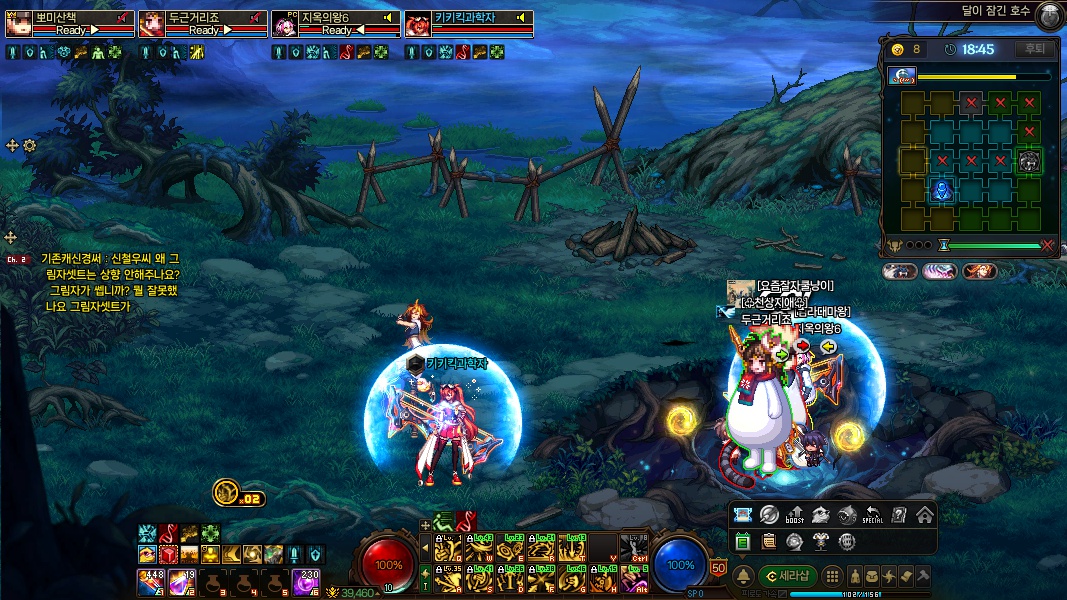Select party member 뽀미산책's portrait frame
Screen dimensions: 1067x600
click(19, 24)
